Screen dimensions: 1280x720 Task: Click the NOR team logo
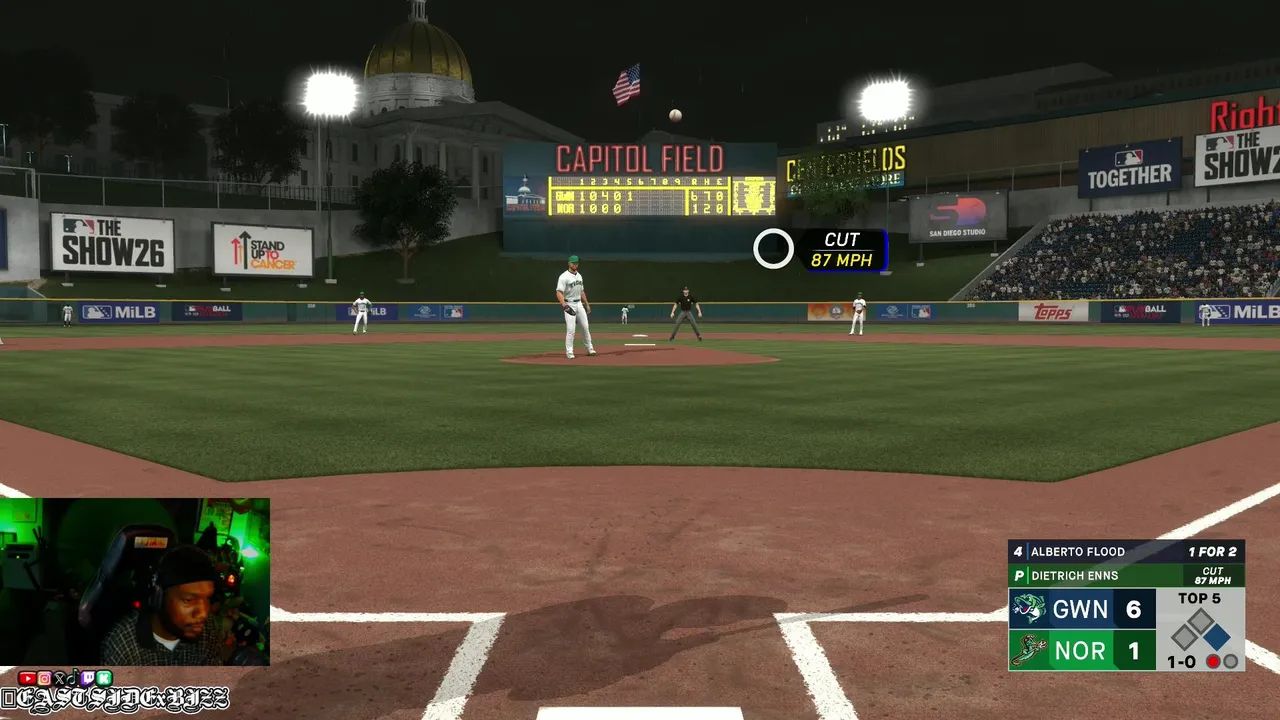1029,651
